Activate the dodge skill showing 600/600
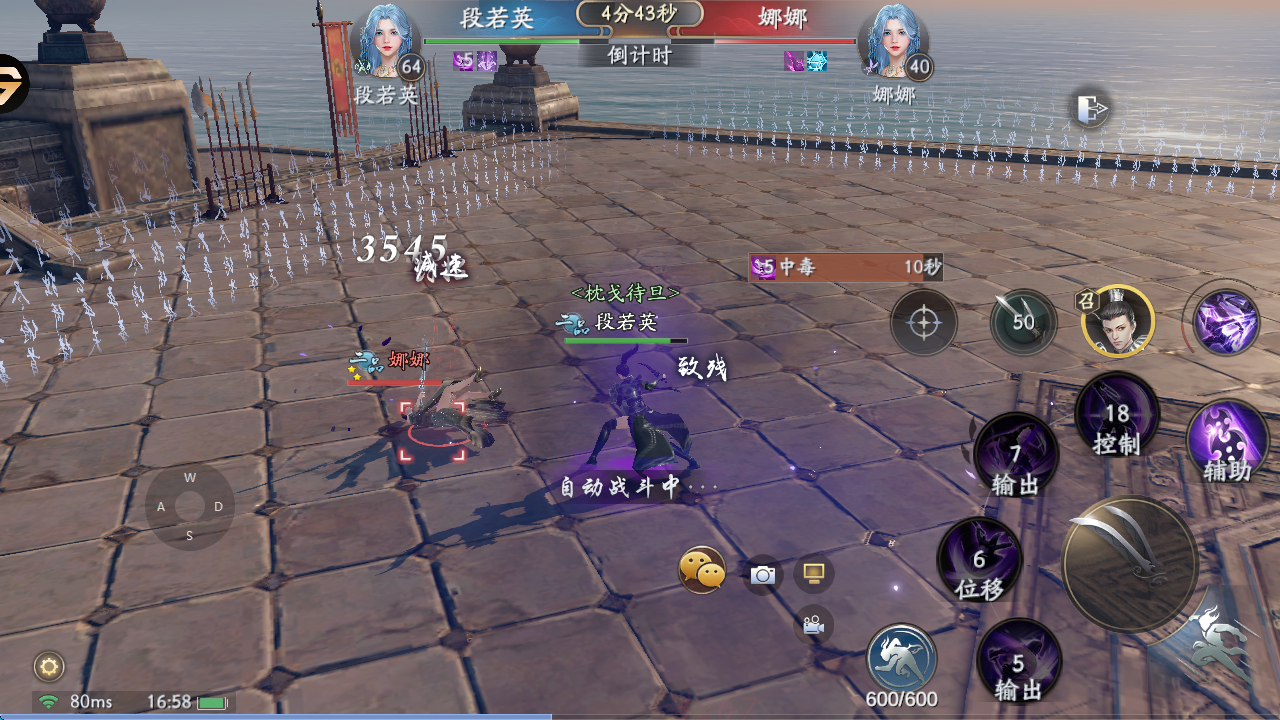This screenshot has height=720, width=1280. click(902, 658)
